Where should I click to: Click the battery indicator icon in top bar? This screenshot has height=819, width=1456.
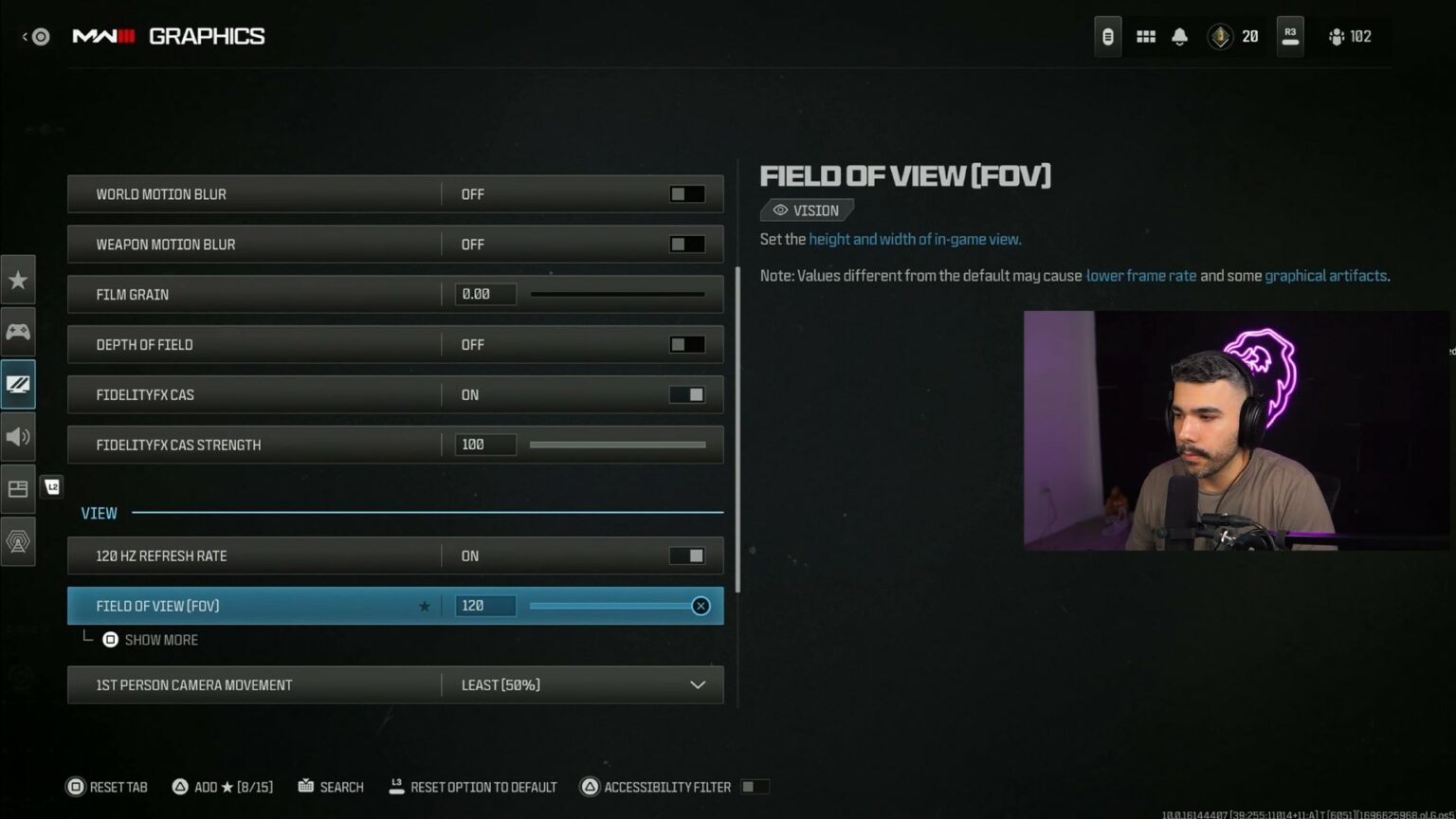click(x=1107, y=36)
